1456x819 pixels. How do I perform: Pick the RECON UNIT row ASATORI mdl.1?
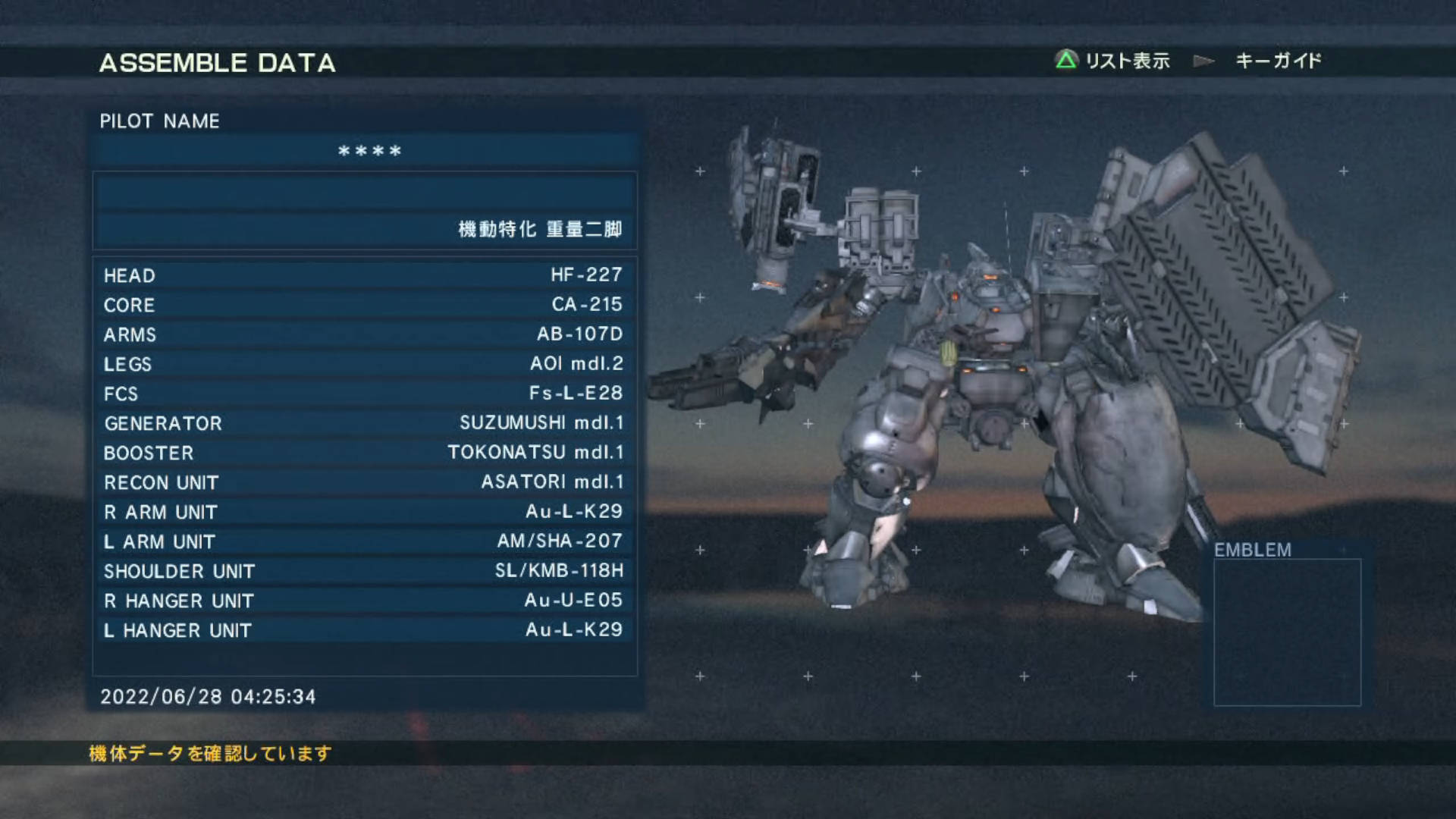364,482
